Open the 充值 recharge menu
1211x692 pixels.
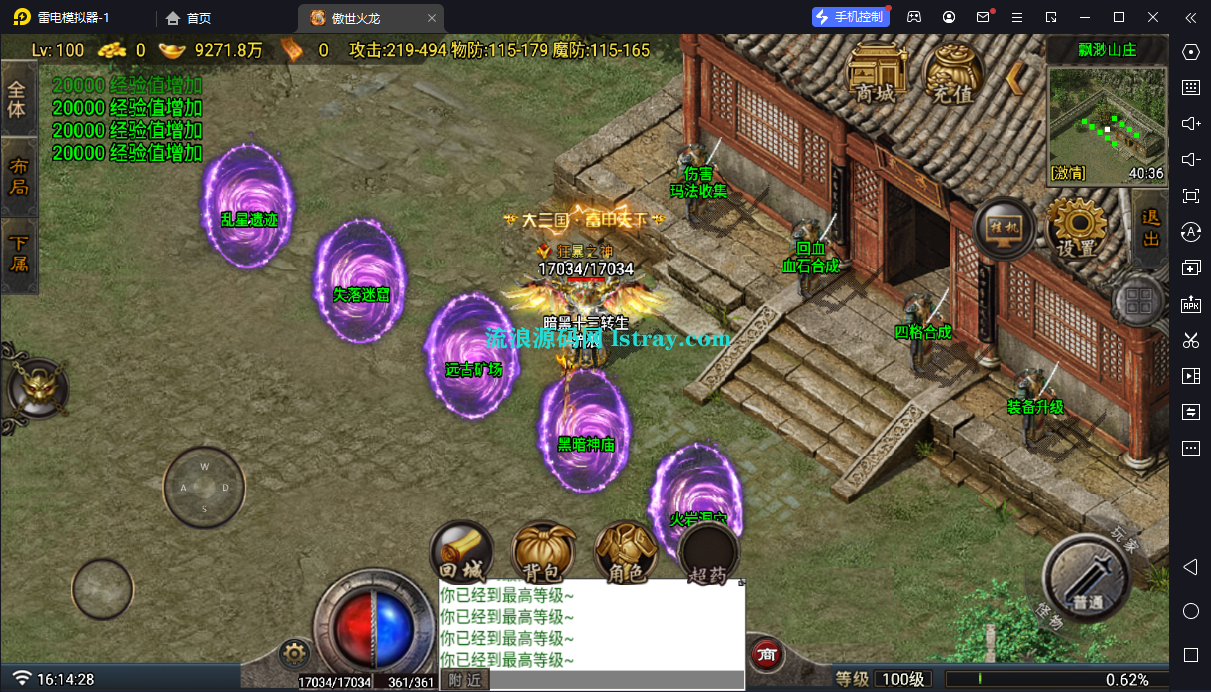[x=953, y=73]
